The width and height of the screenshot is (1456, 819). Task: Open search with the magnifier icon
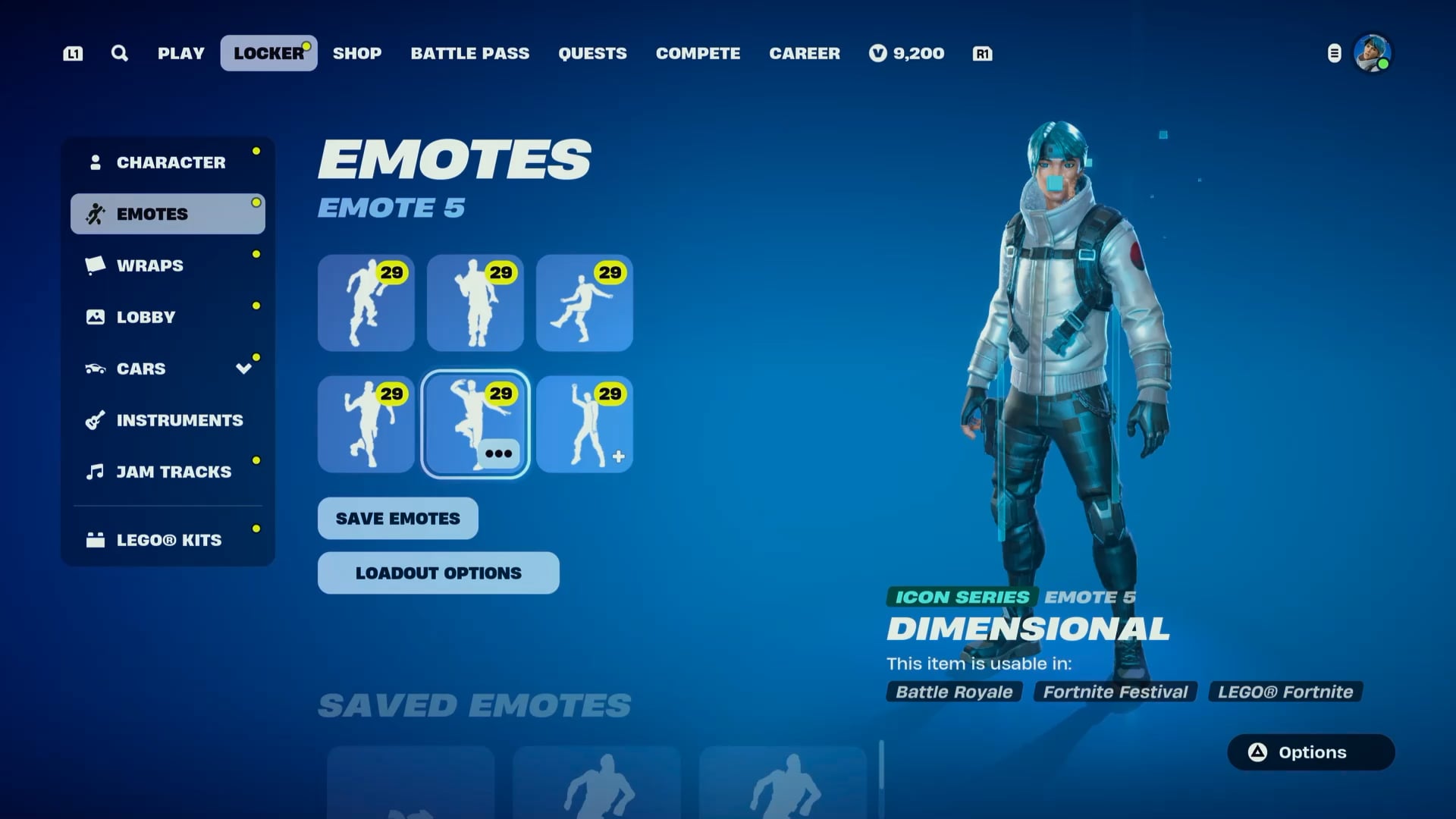[119, 53]
